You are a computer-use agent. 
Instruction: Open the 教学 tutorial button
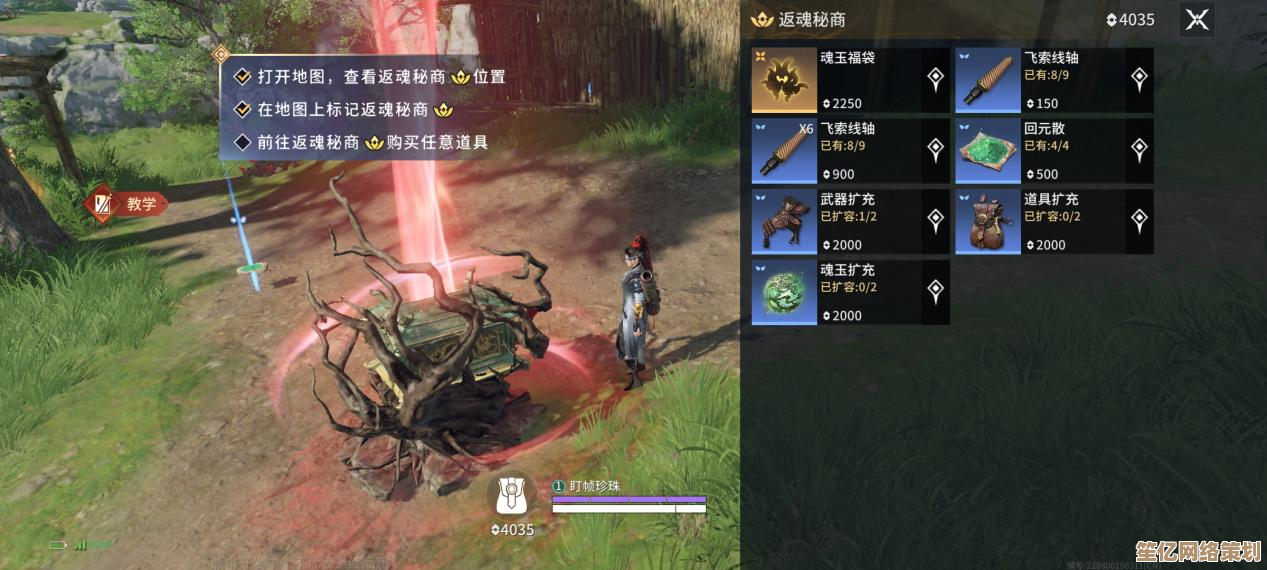pos(128,204)
